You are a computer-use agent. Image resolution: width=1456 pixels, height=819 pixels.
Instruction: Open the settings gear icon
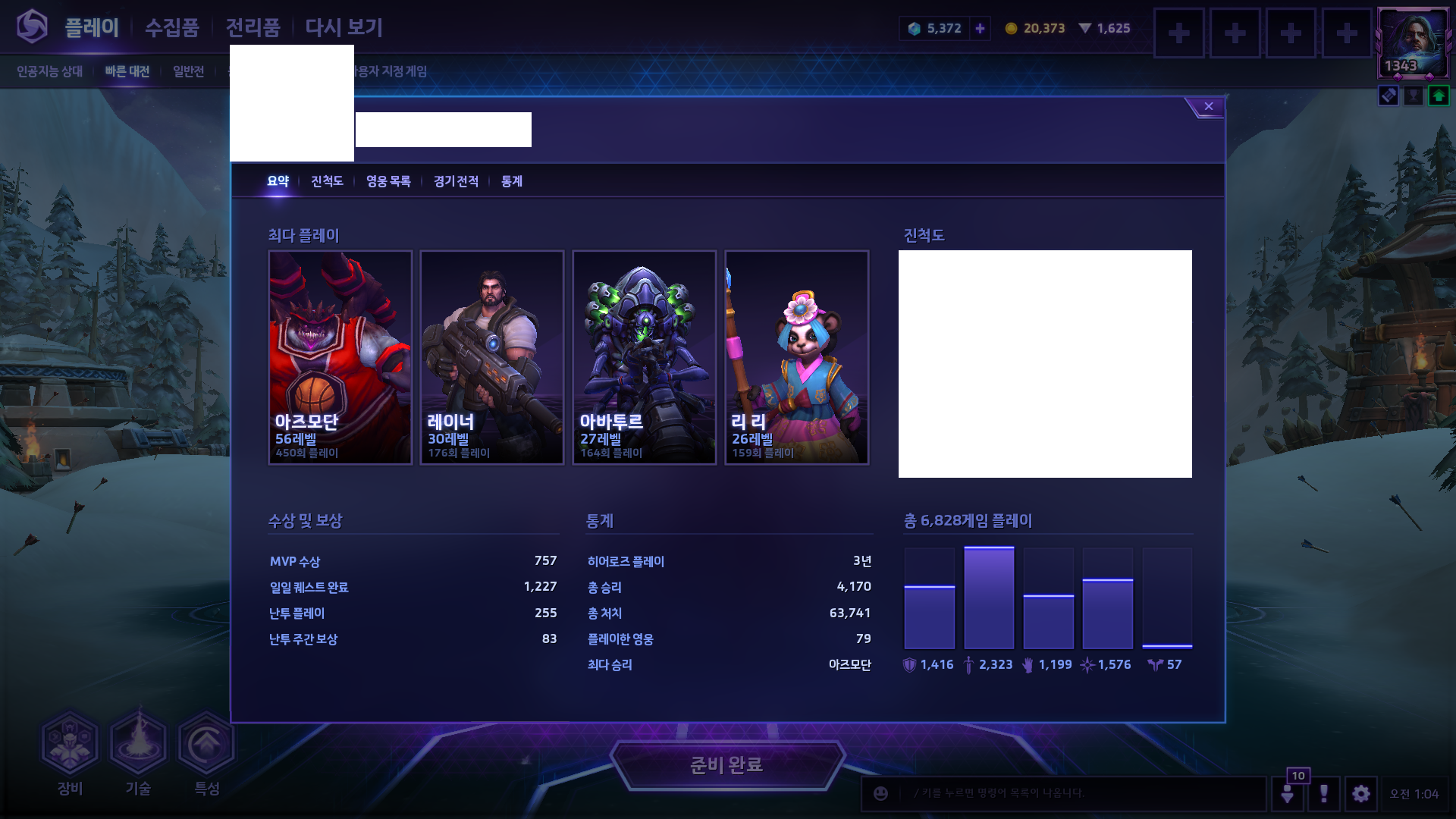pos(1361,794)
